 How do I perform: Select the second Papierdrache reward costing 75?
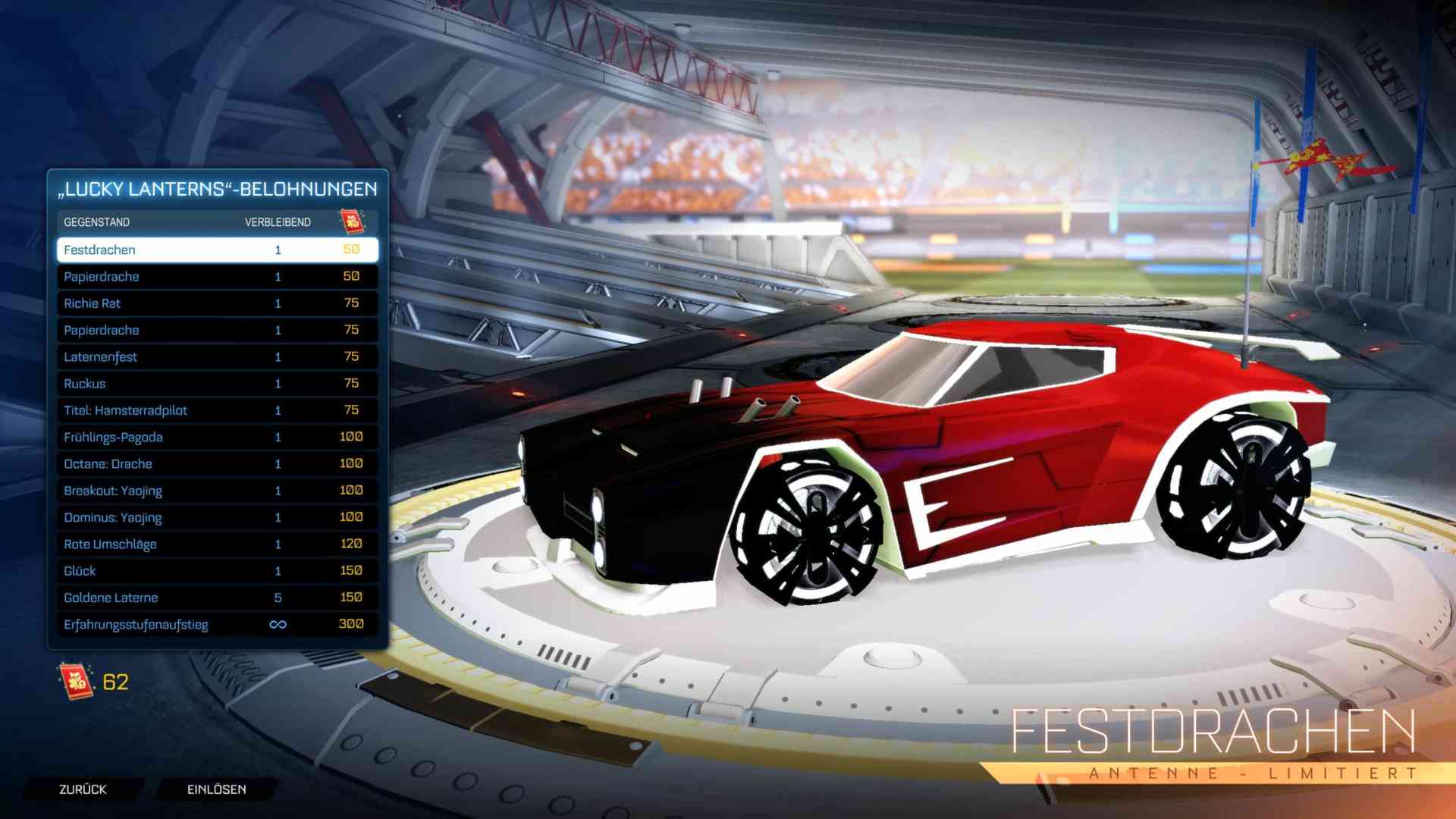[x=216, y=330]
